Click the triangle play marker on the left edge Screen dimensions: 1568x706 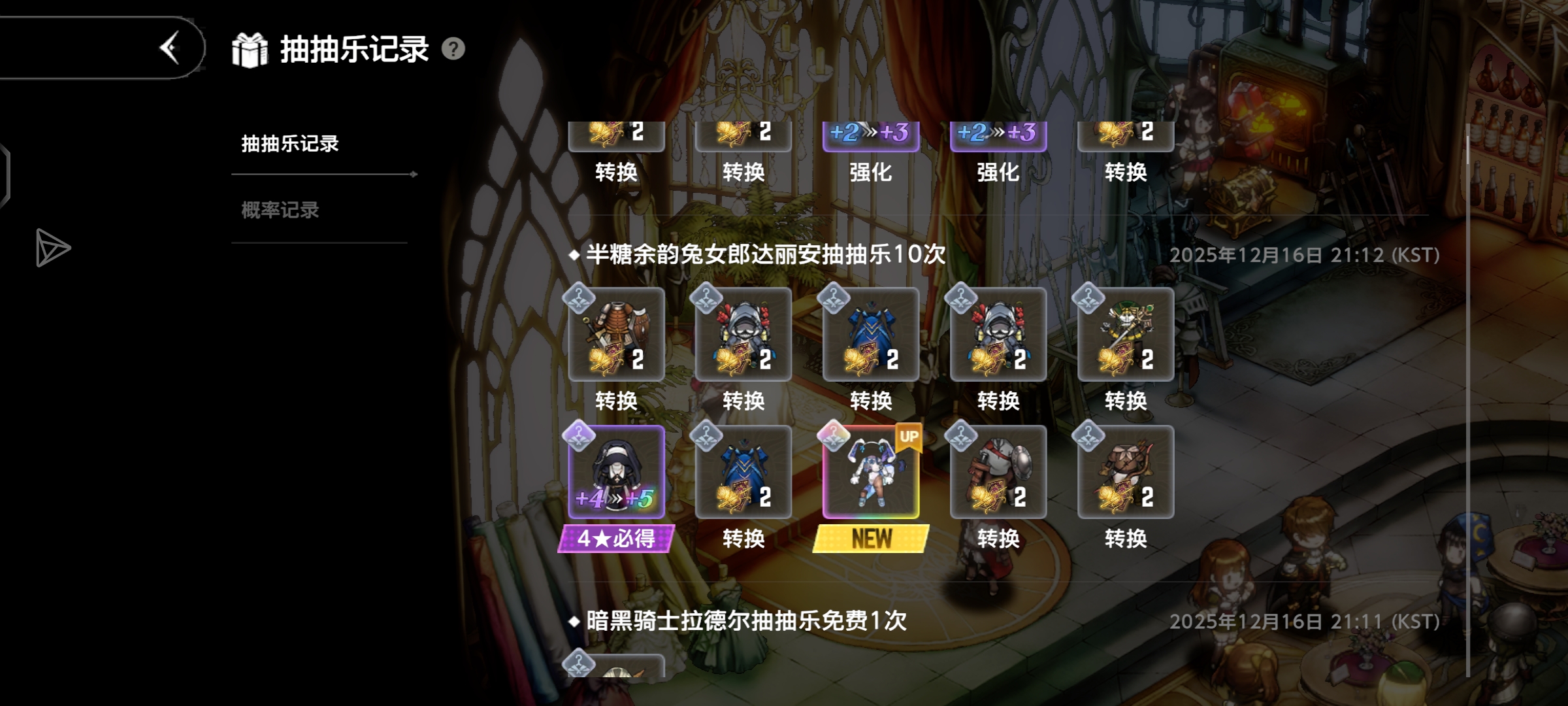(x=54, y=248)
